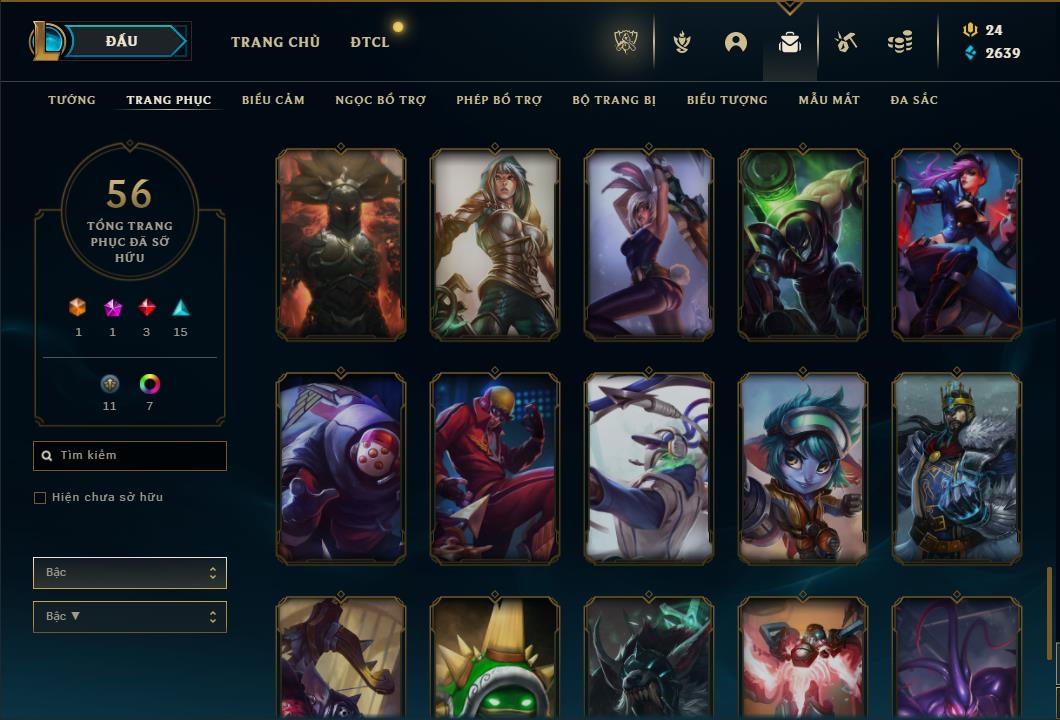
Task: Open the ĐA SẮC chromas tab
Action: coord(914,100)
